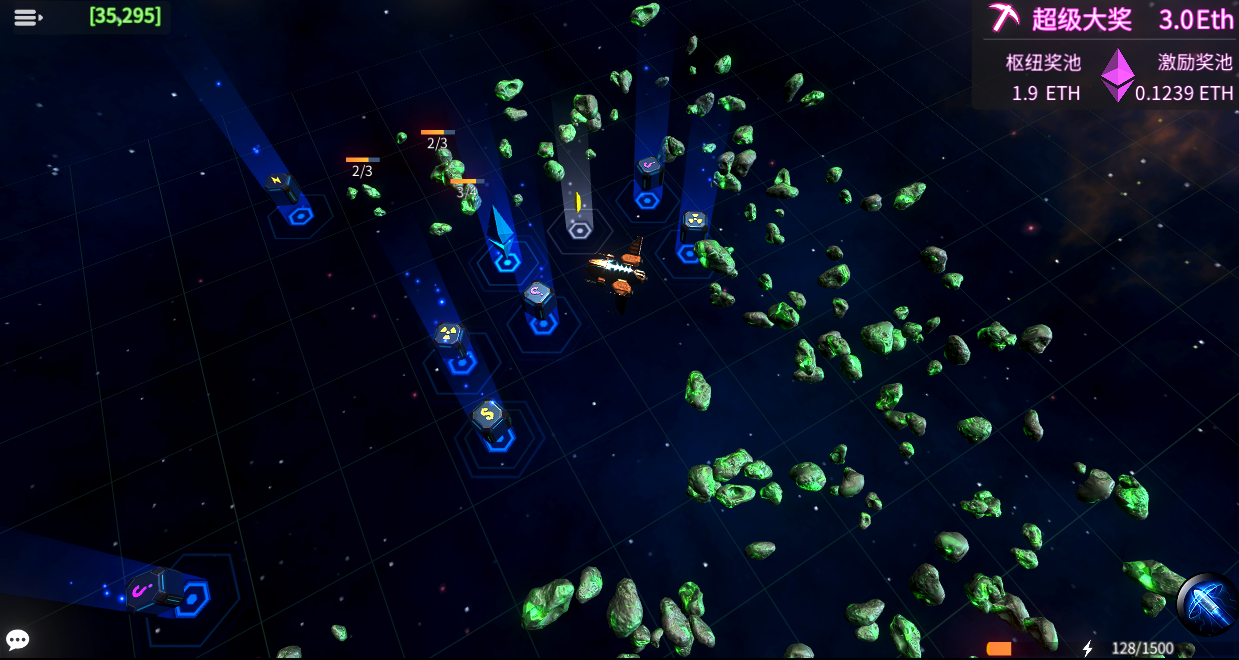The image size is (1239, 660).
Task: Activate the blue mining drill ability
Action: coord(1205,604)
